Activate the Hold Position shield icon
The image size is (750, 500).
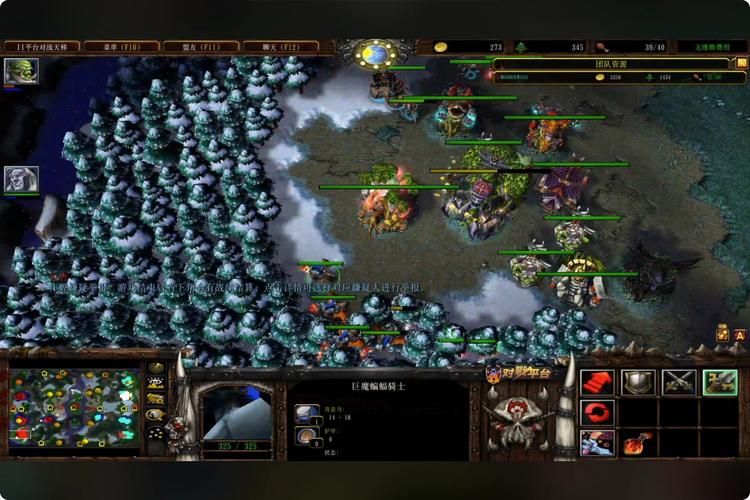click(x=638, y=382)
